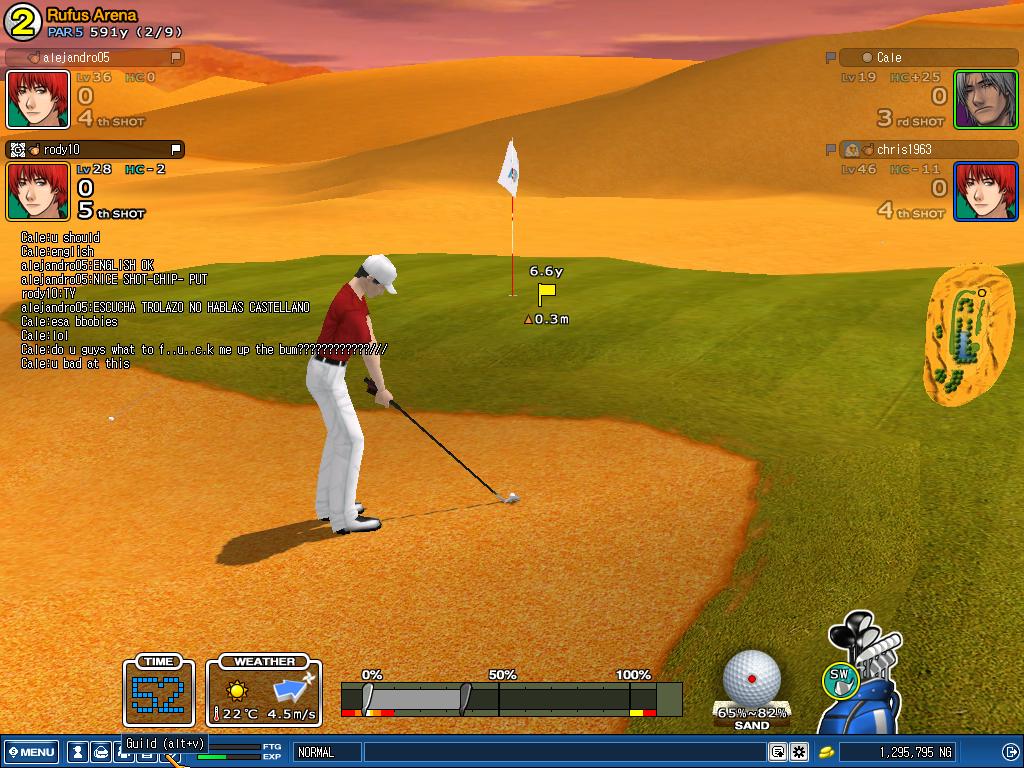This screenshot has height=768, width=1024.
Task: Open settings via the gear icon
Action: [799, 752]
